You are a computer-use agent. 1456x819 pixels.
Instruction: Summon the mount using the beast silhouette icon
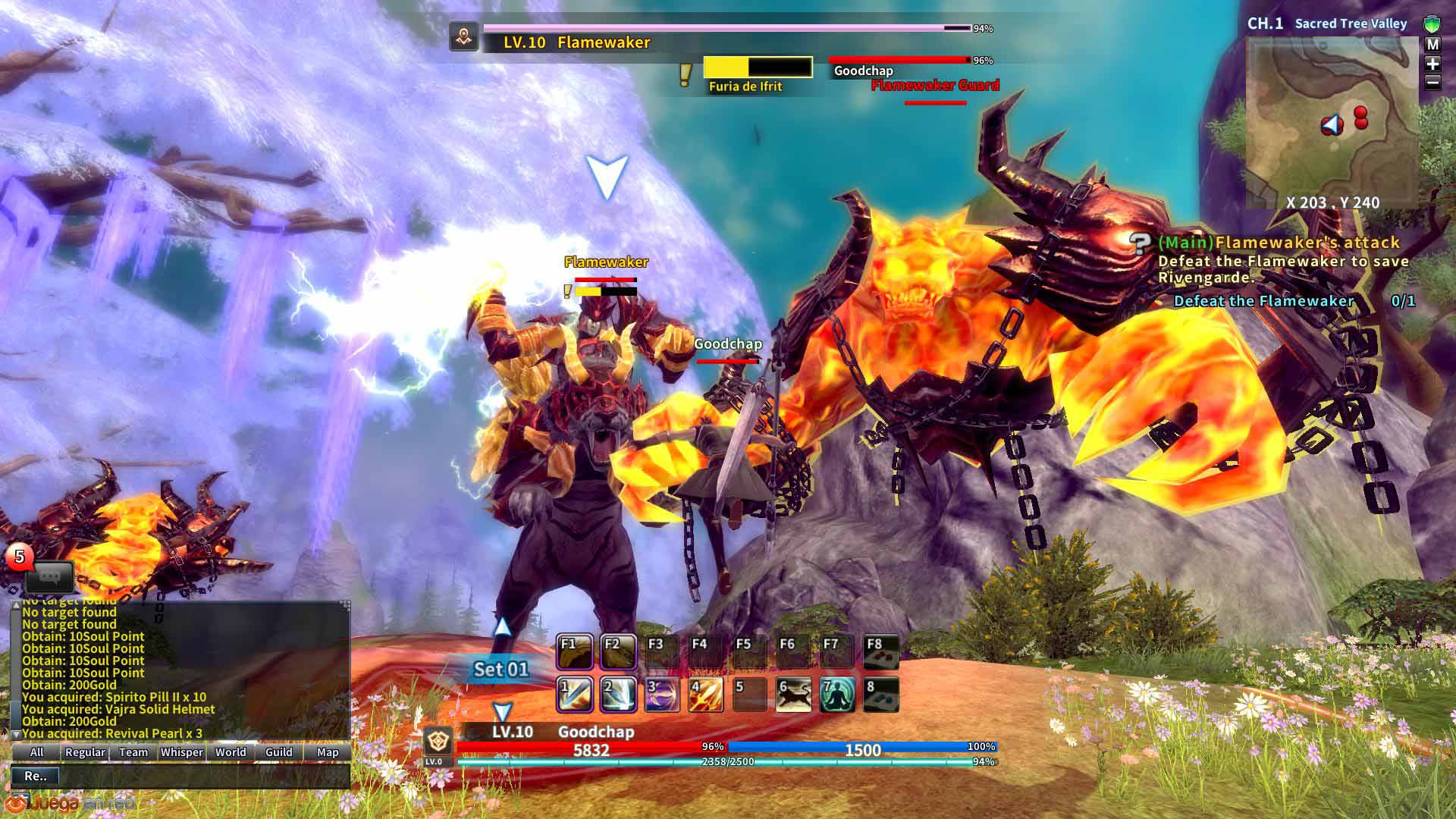[x=793, y=695]
